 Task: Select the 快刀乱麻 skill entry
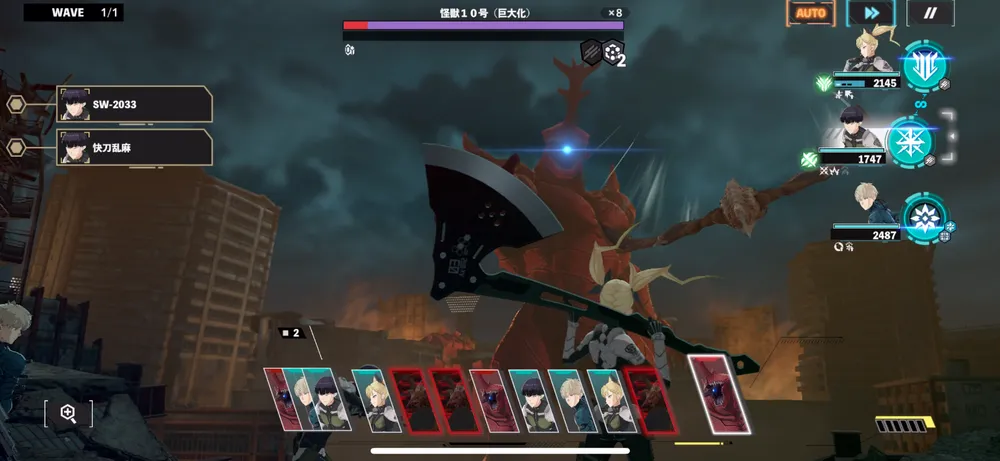(135, 147)
